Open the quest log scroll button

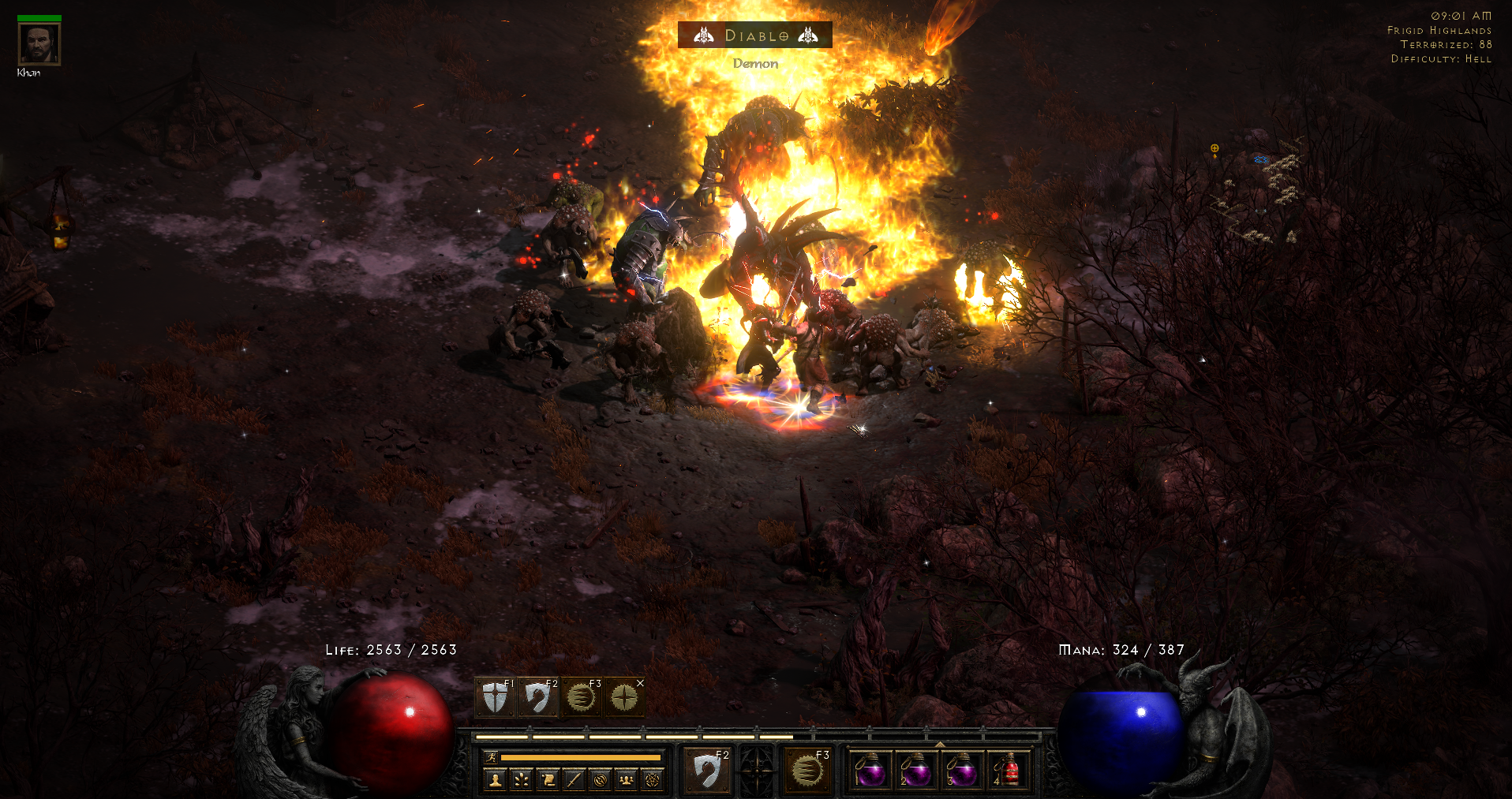coord(548,780)
